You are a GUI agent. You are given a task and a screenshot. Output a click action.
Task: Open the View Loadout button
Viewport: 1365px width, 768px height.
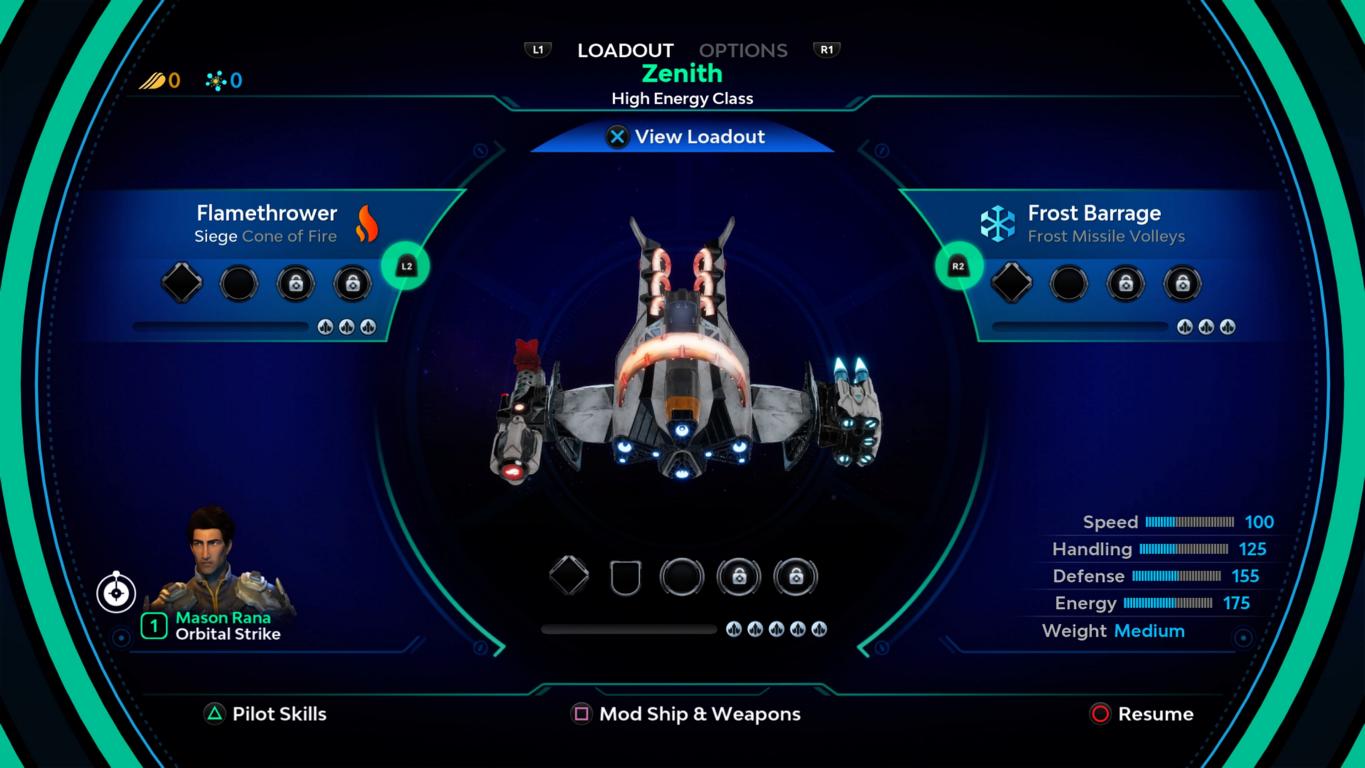684,137
